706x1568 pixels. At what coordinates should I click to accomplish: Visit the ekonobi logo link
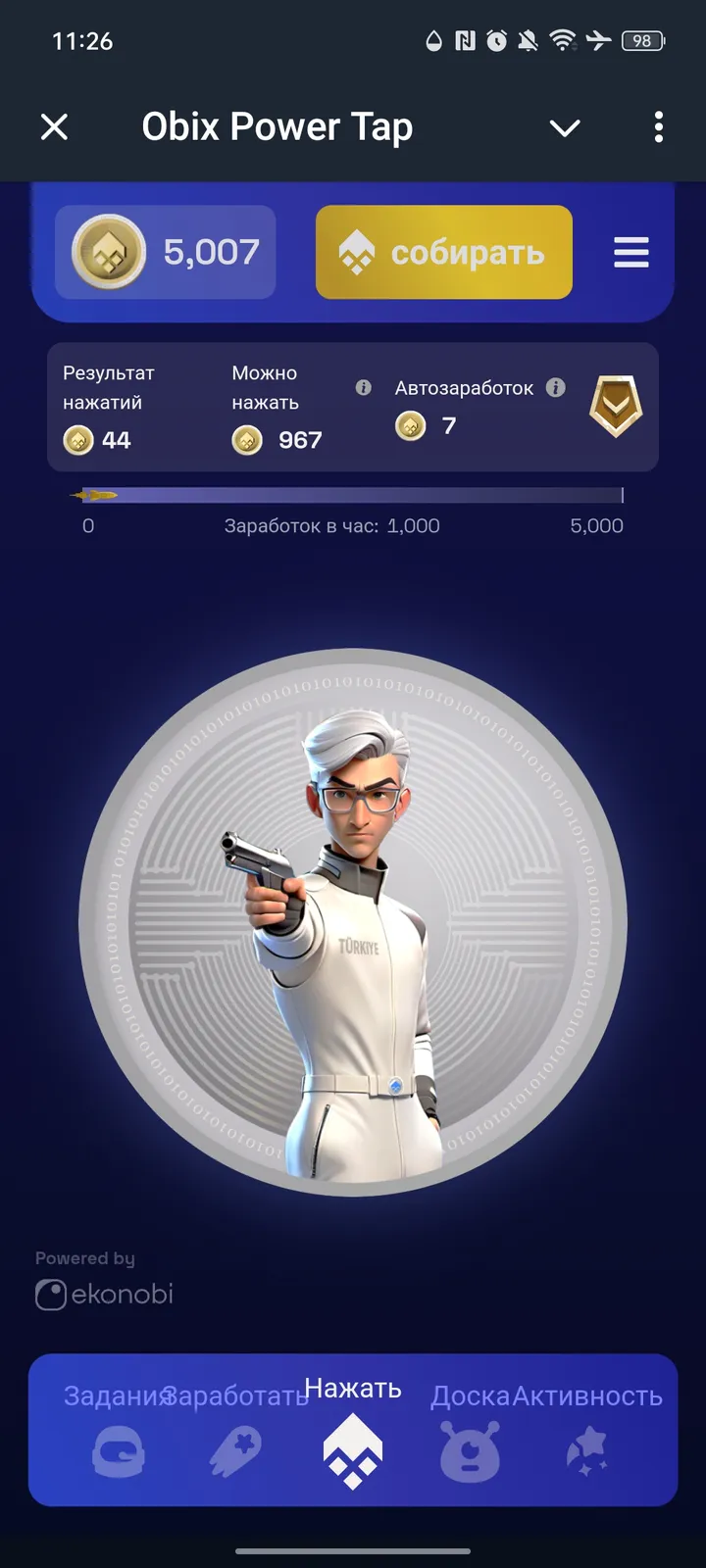105,1294
